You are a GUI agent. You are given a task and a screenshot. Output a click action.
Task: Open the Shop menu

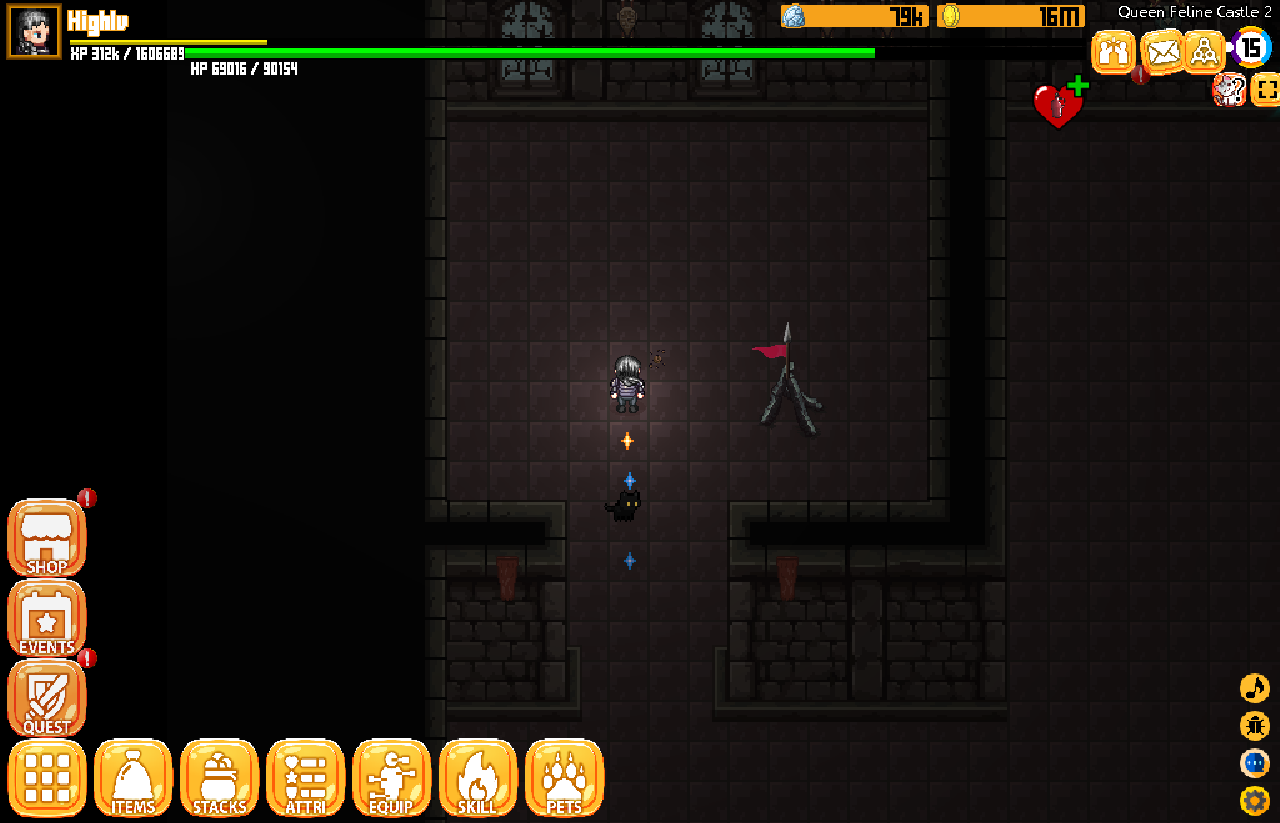click(47, 539)
